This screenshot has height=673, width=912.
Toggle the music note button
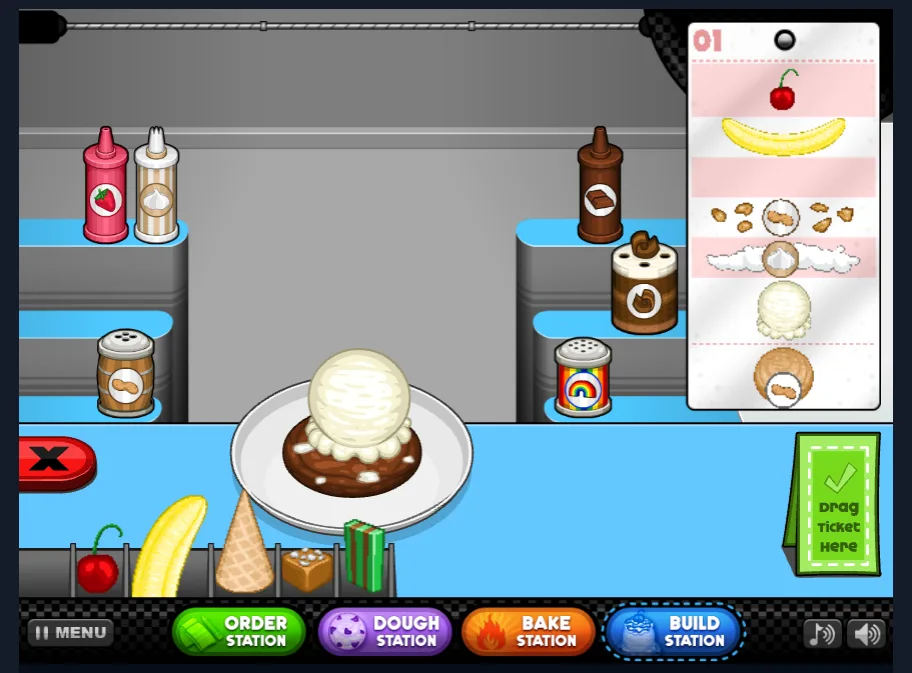coord(822,633)
